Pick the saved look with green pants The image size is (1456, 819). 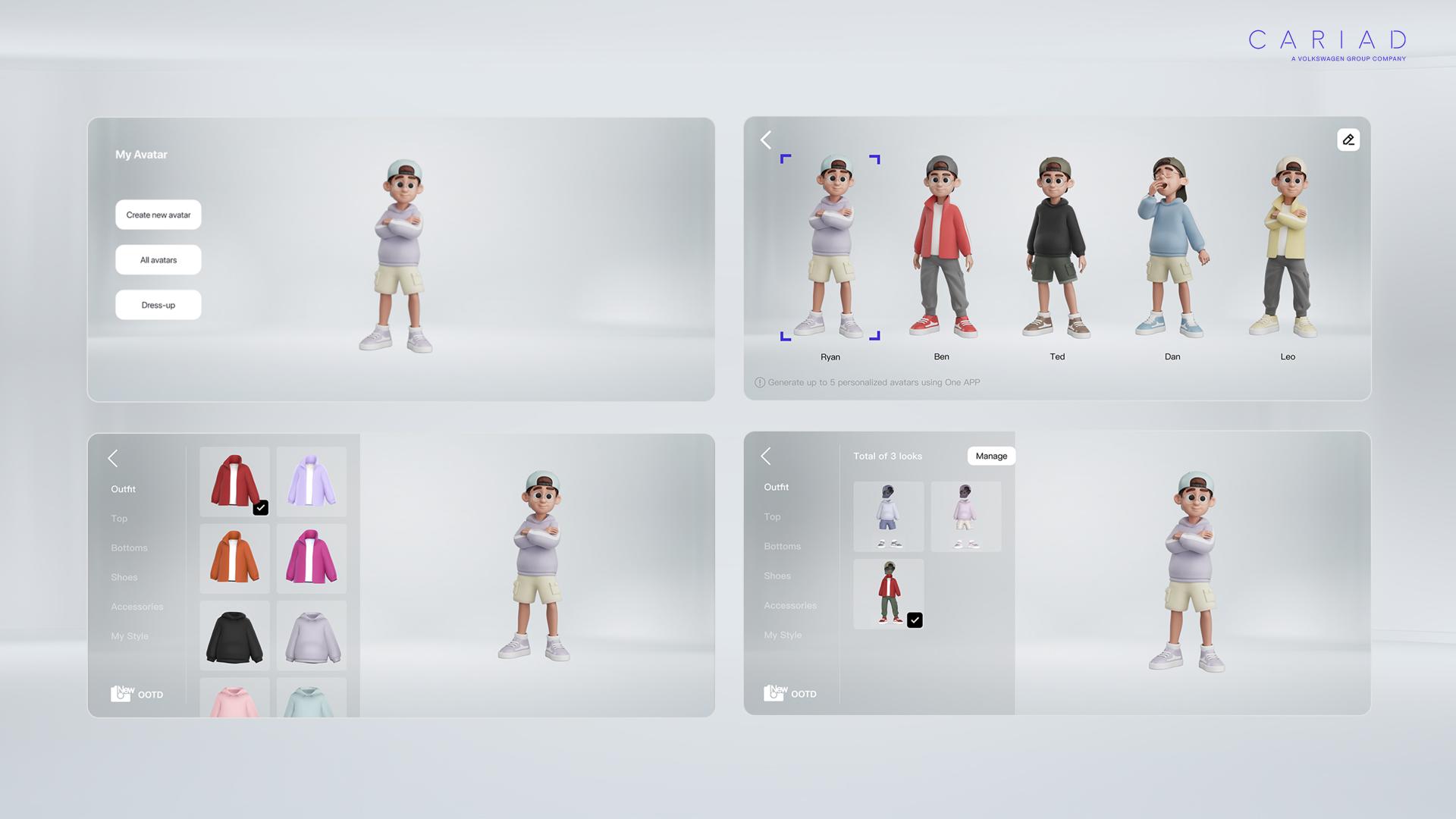tap(888, 594)
